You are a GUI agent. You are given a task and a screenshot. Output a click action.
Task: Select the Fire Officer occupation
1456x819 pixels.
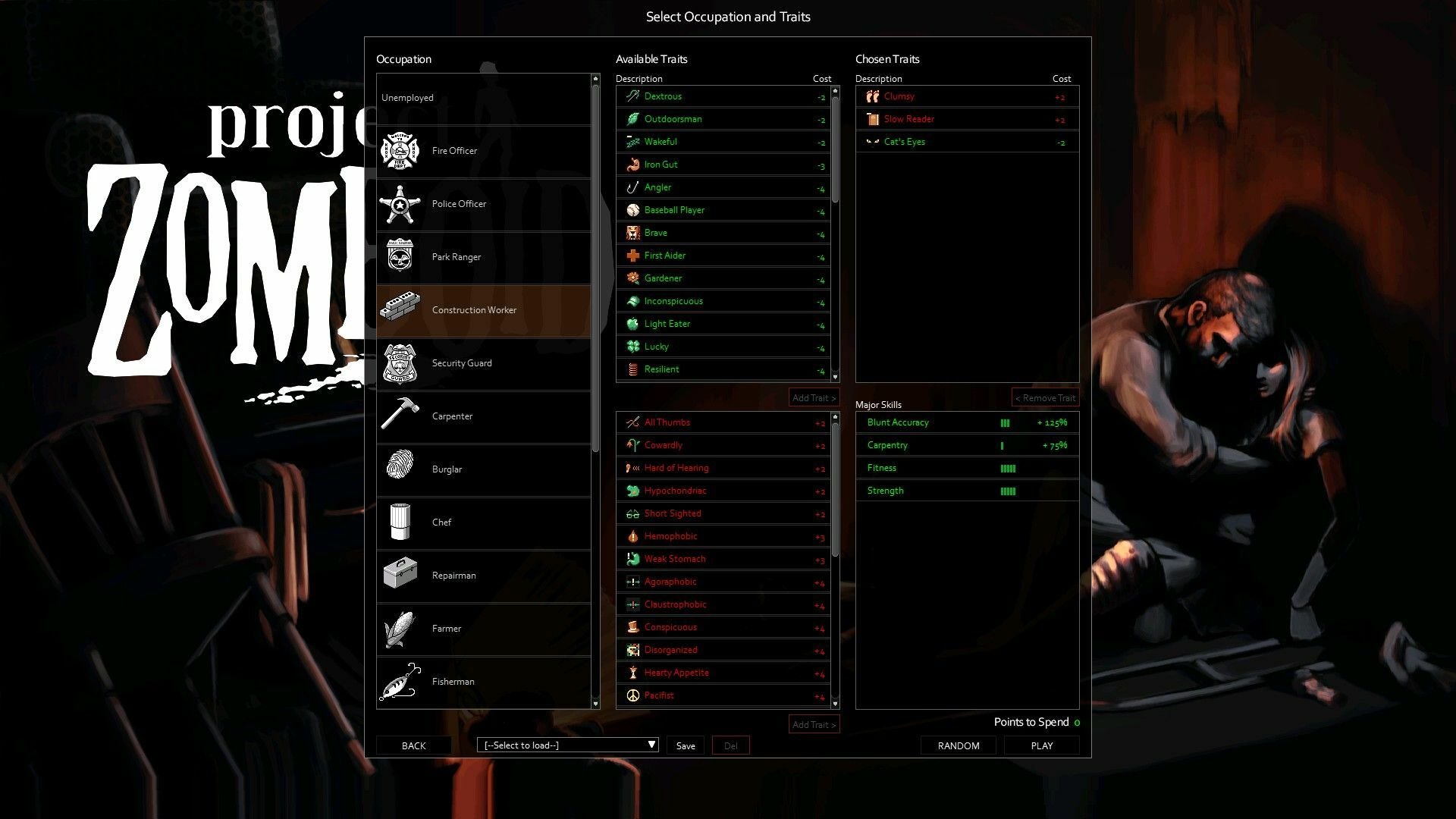pos(483,151)
